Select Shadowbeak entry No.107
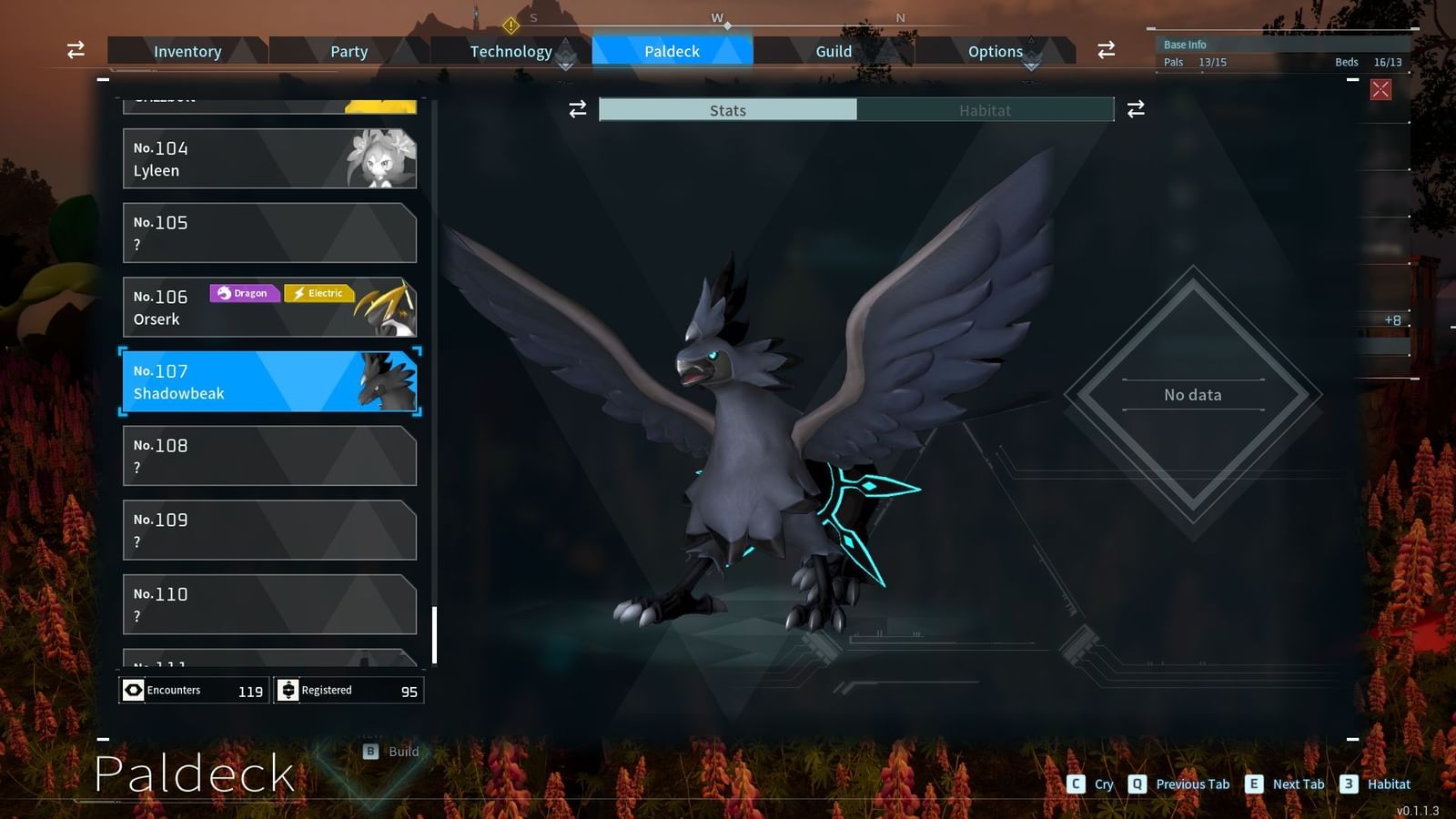This screenshot has height=819, width=1456. (x=269, y=381)
